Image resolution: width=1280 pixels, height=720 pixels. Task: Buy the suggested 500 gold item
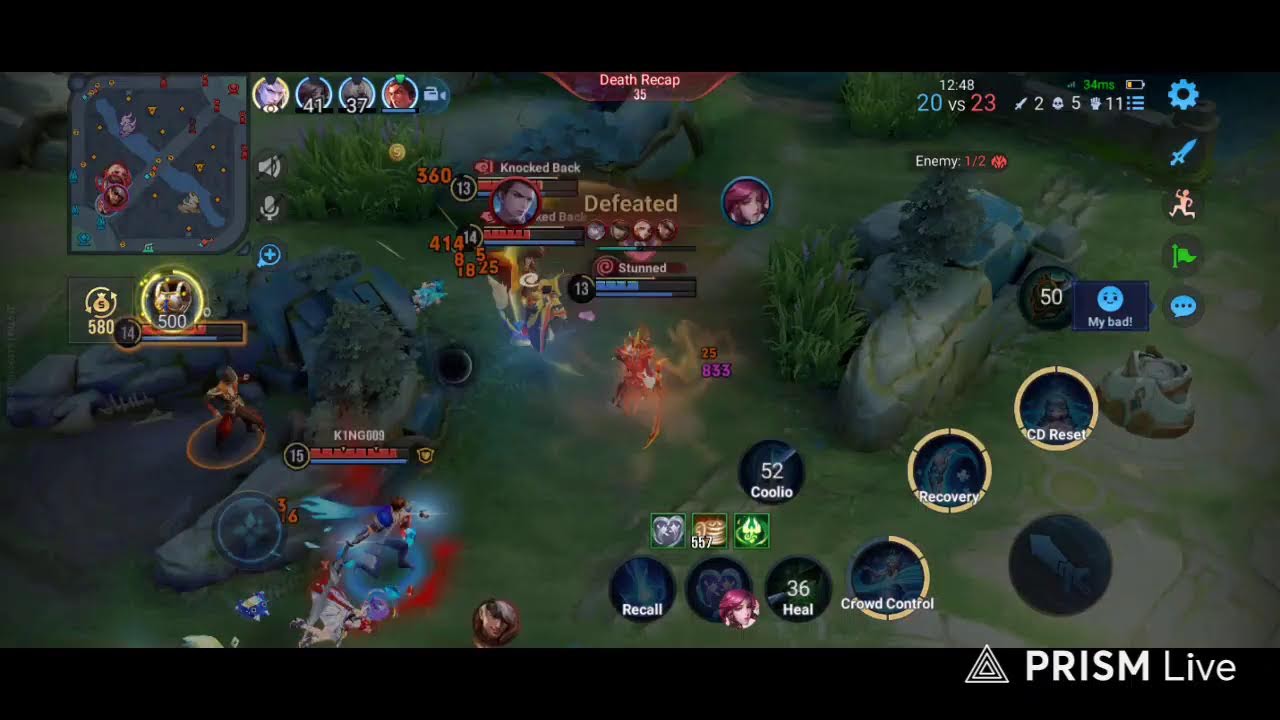coord(172,301)
